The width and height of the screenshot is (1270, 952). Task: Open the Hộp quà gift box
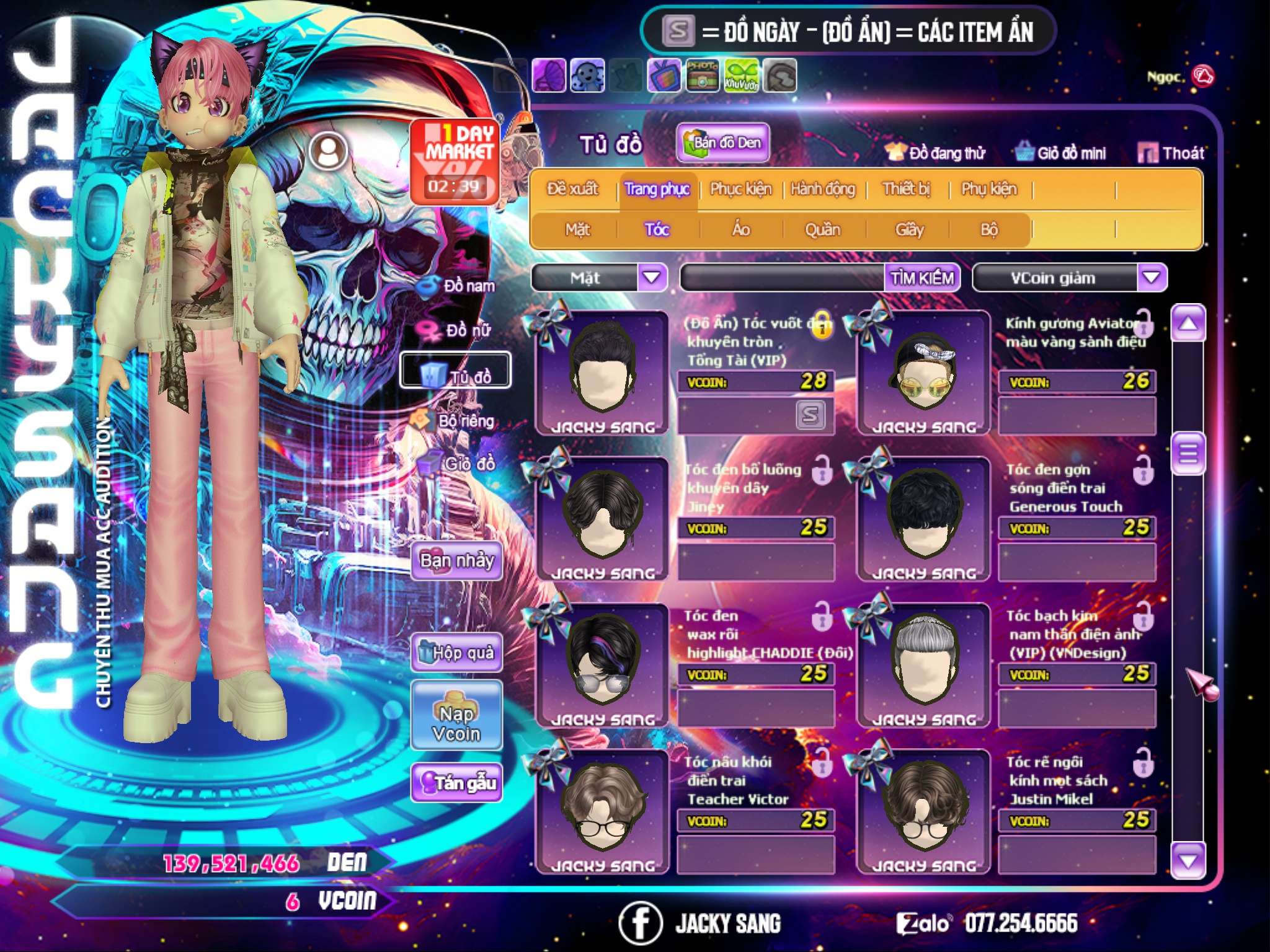coord(457,653)
